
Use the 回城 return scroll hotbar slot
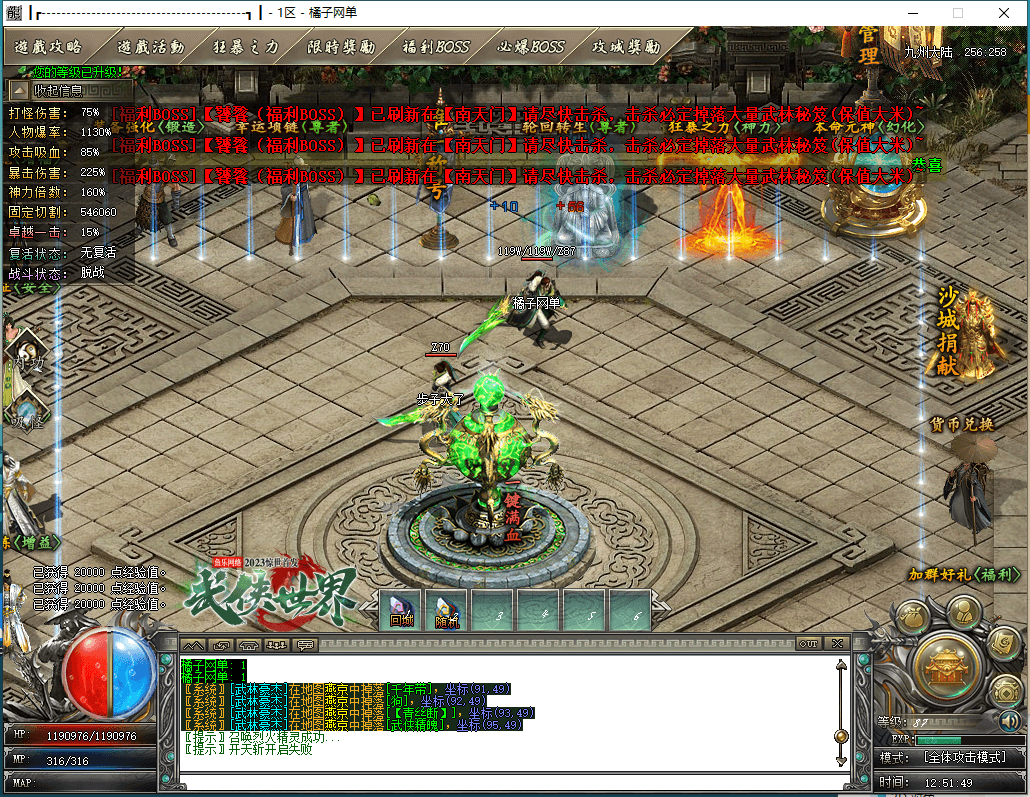click(401, 611)
